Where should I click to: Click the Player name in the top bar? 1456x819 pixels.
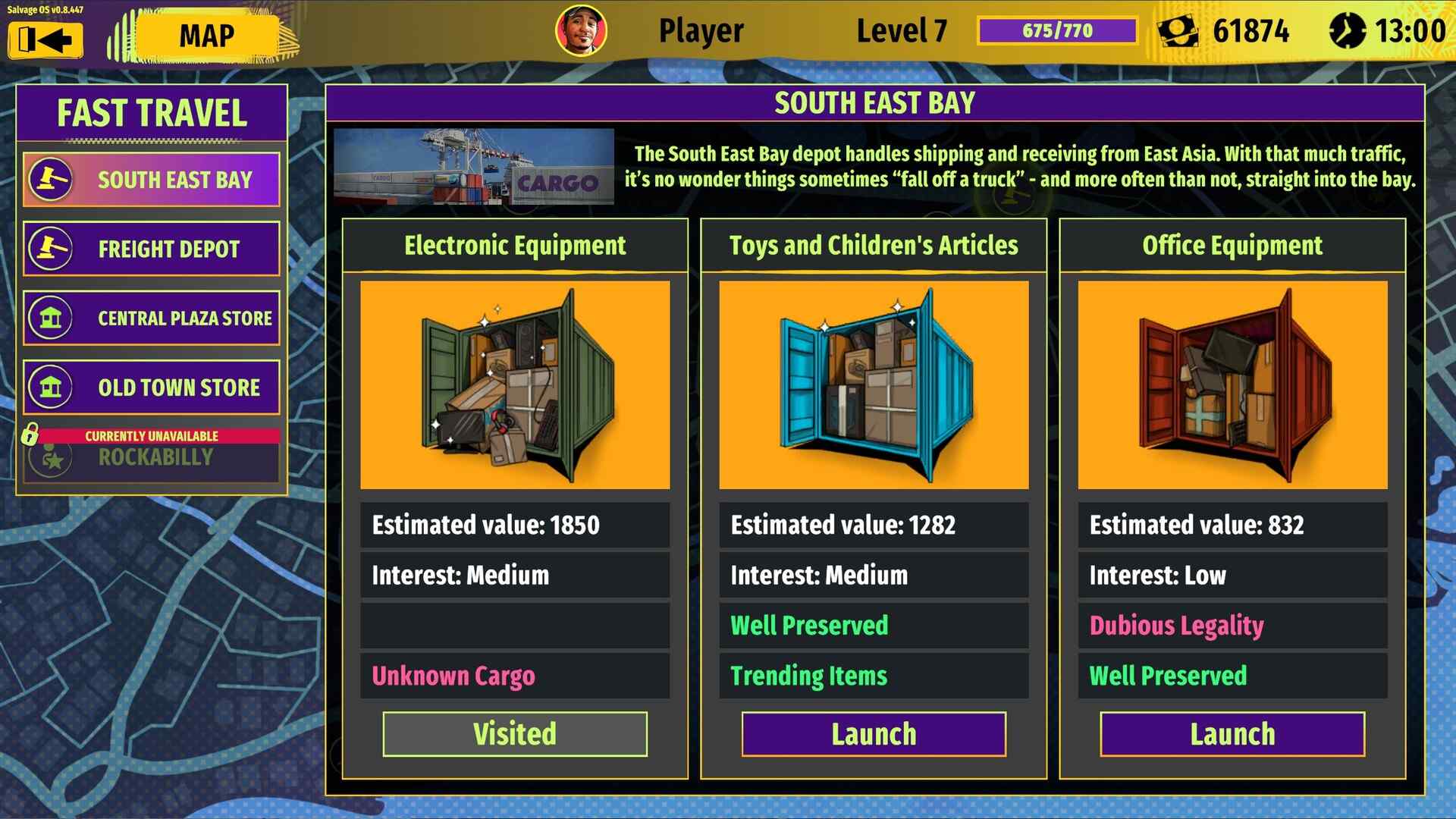[700, 30]
